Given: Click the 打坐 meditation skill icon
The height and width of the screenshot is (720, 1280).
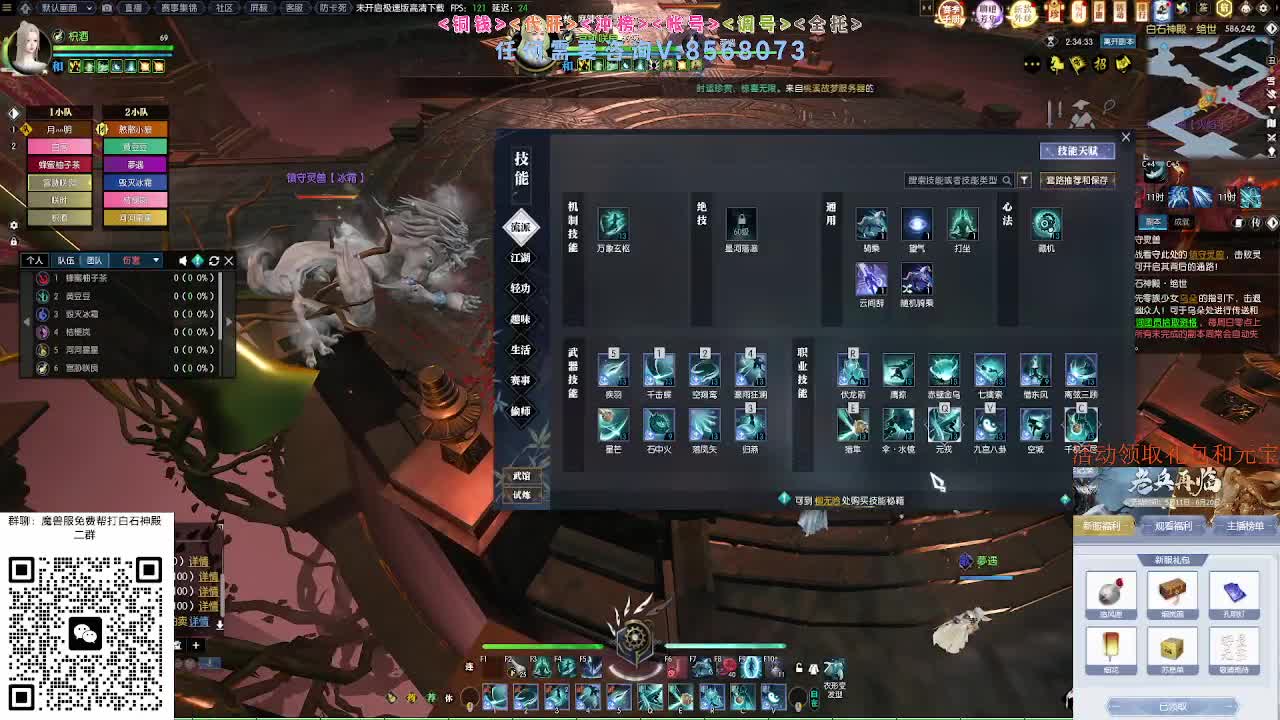Looking at the screenshot, I should tap(963, 225).
